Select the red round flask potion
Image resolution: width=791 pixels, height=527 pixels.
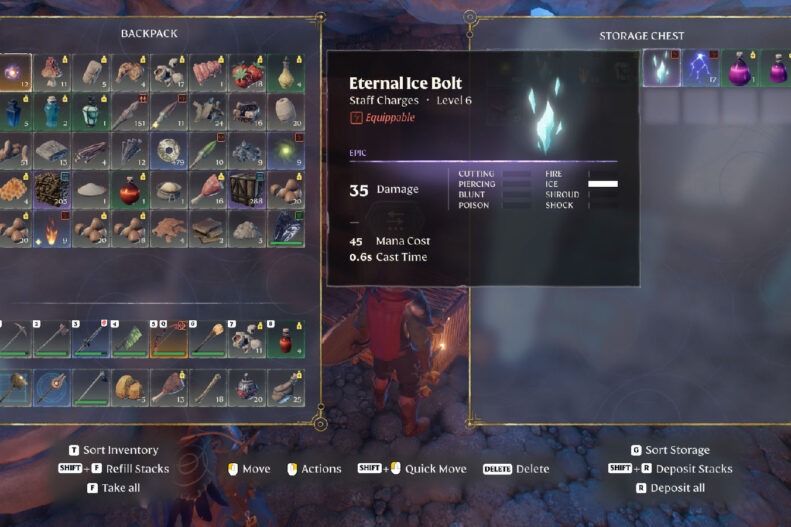tap(130, 189)
